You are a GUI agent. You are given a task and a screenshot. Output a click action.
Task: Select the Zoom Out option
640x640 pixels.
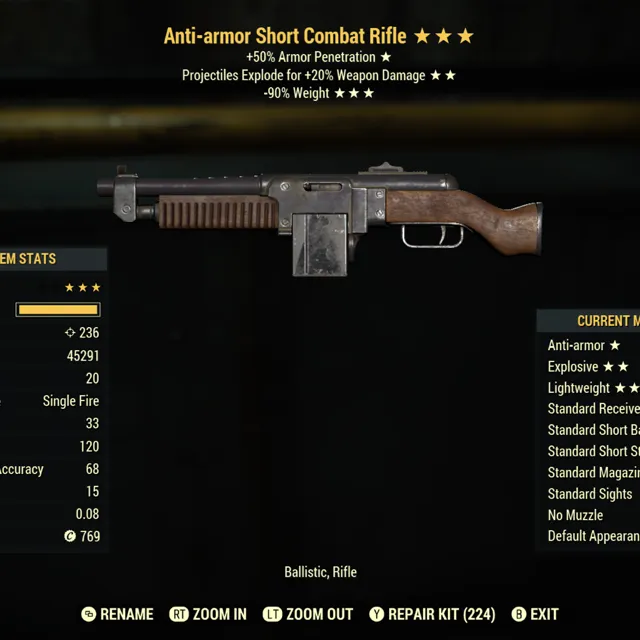309,614
